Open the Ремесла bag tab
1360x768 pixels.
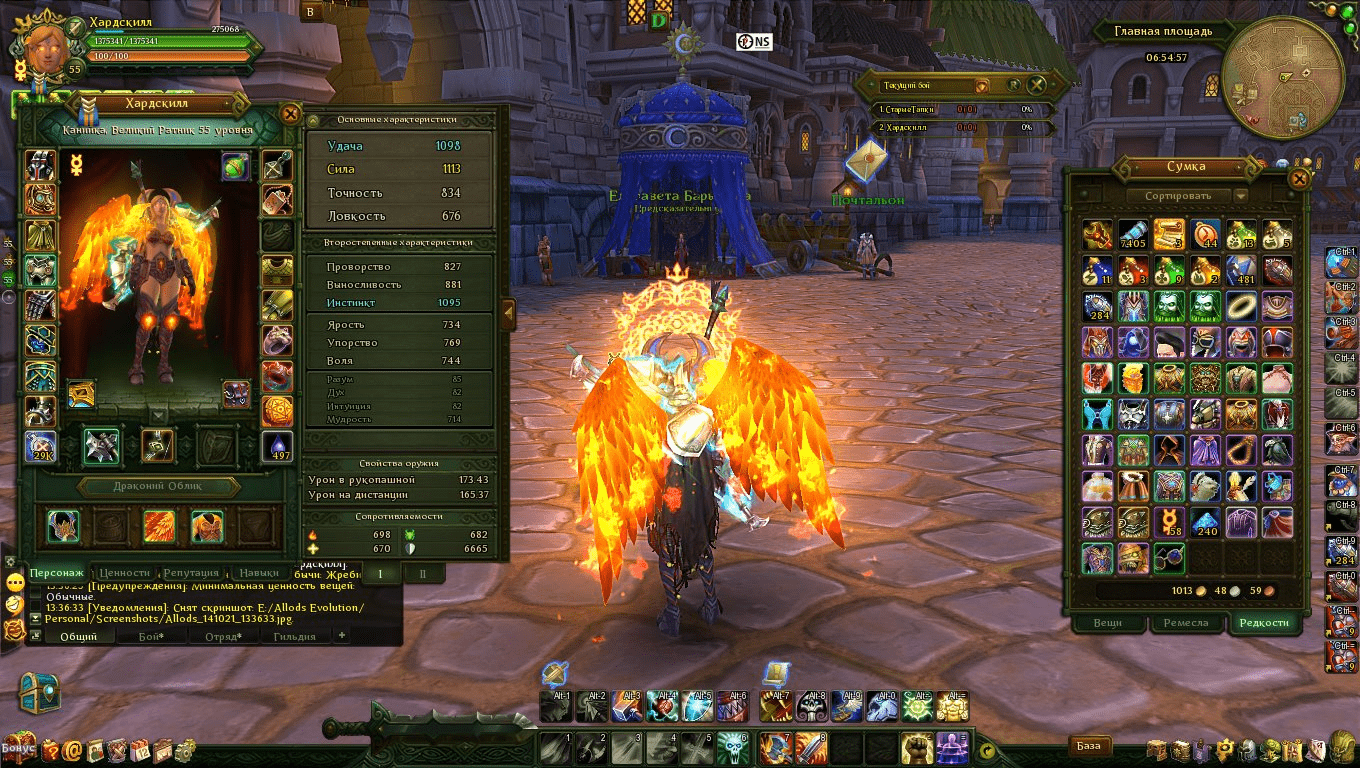click(x=1186, y=622)
